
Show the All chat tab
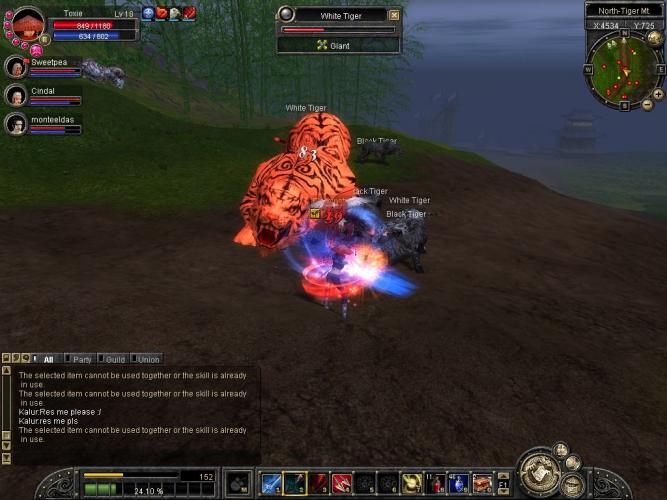[48, 359]
